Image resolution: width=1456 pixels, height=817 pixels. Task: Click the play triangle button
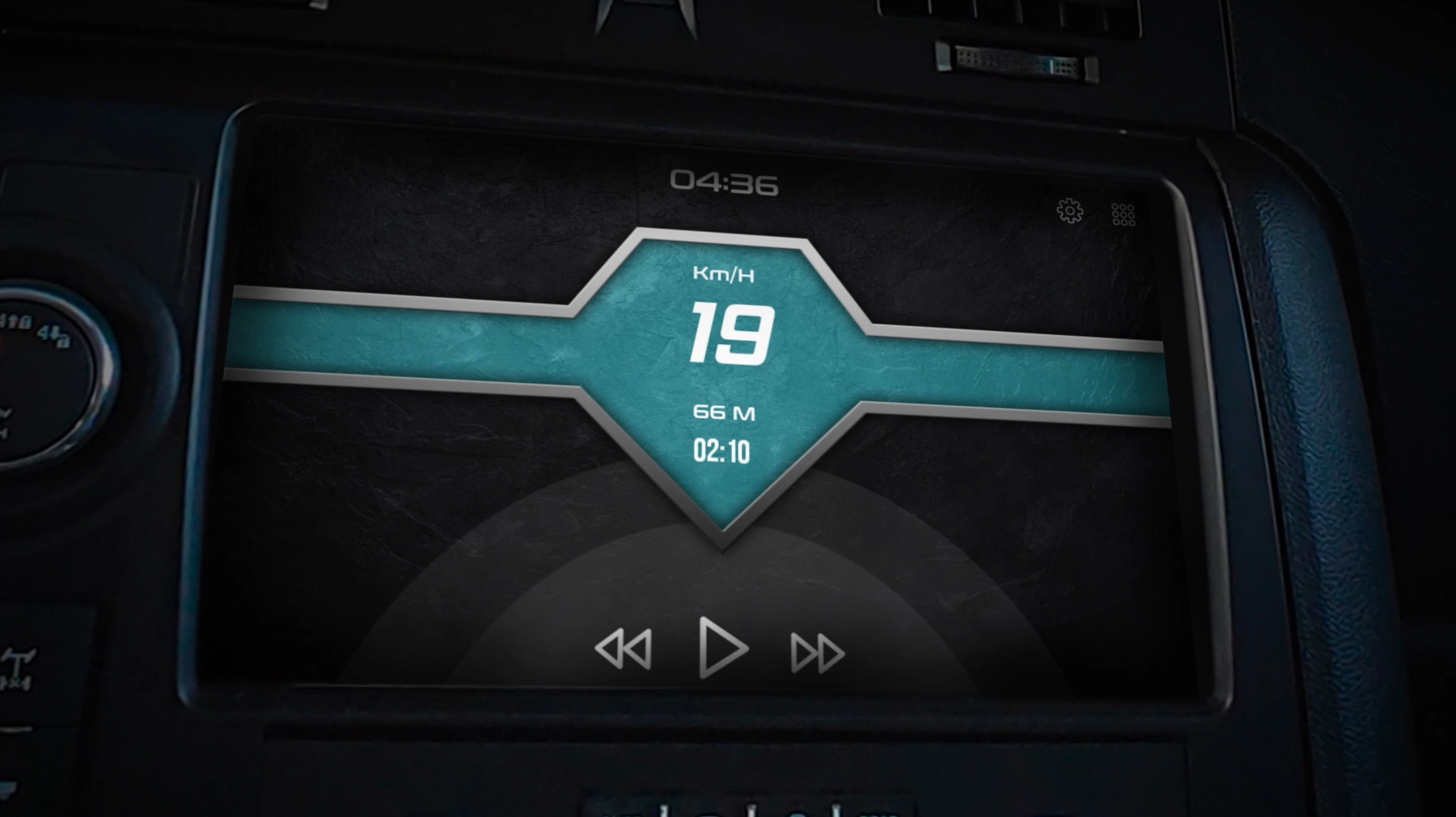point(721,648)
